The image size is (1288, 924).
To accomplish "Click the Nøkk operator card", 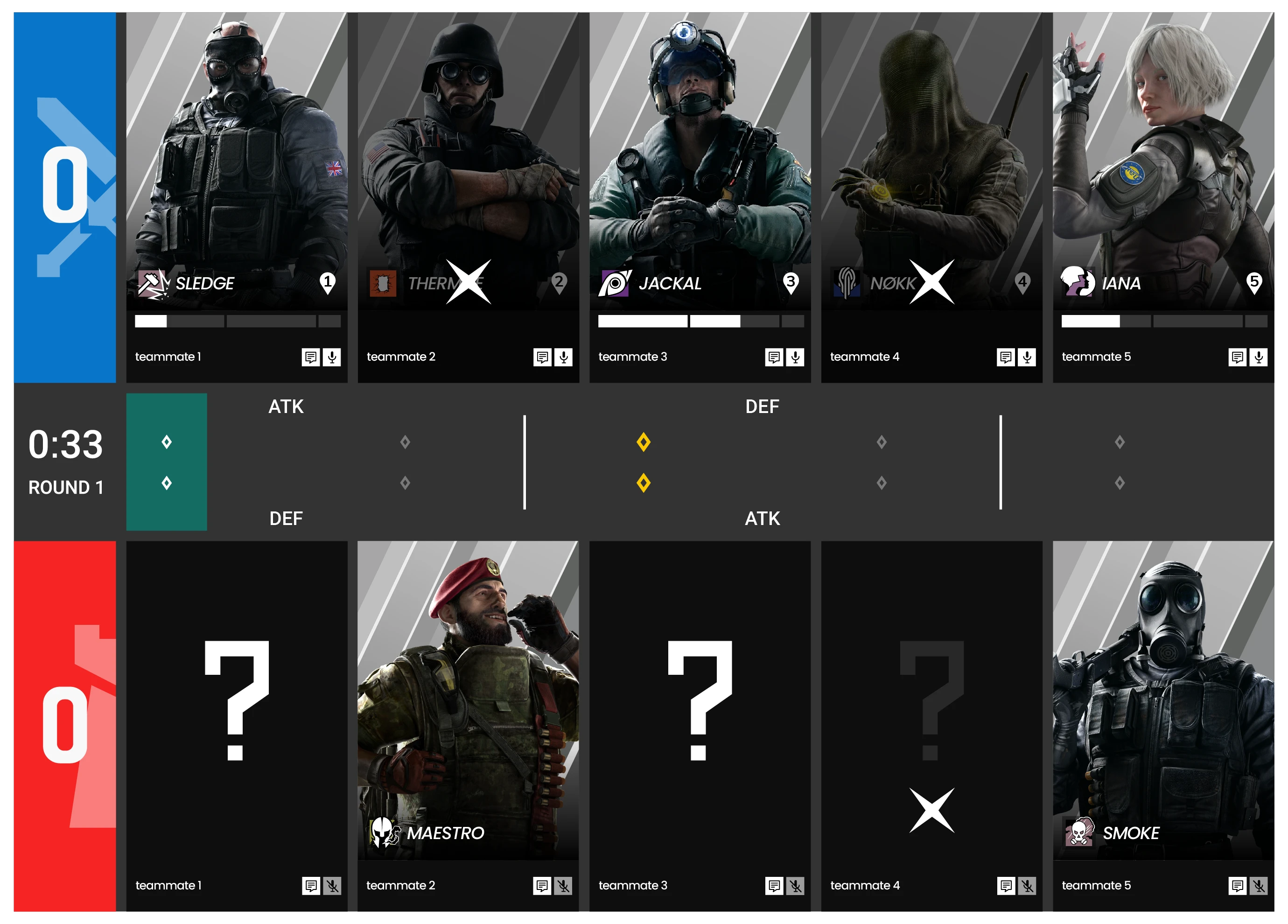I will click(931, 159).
